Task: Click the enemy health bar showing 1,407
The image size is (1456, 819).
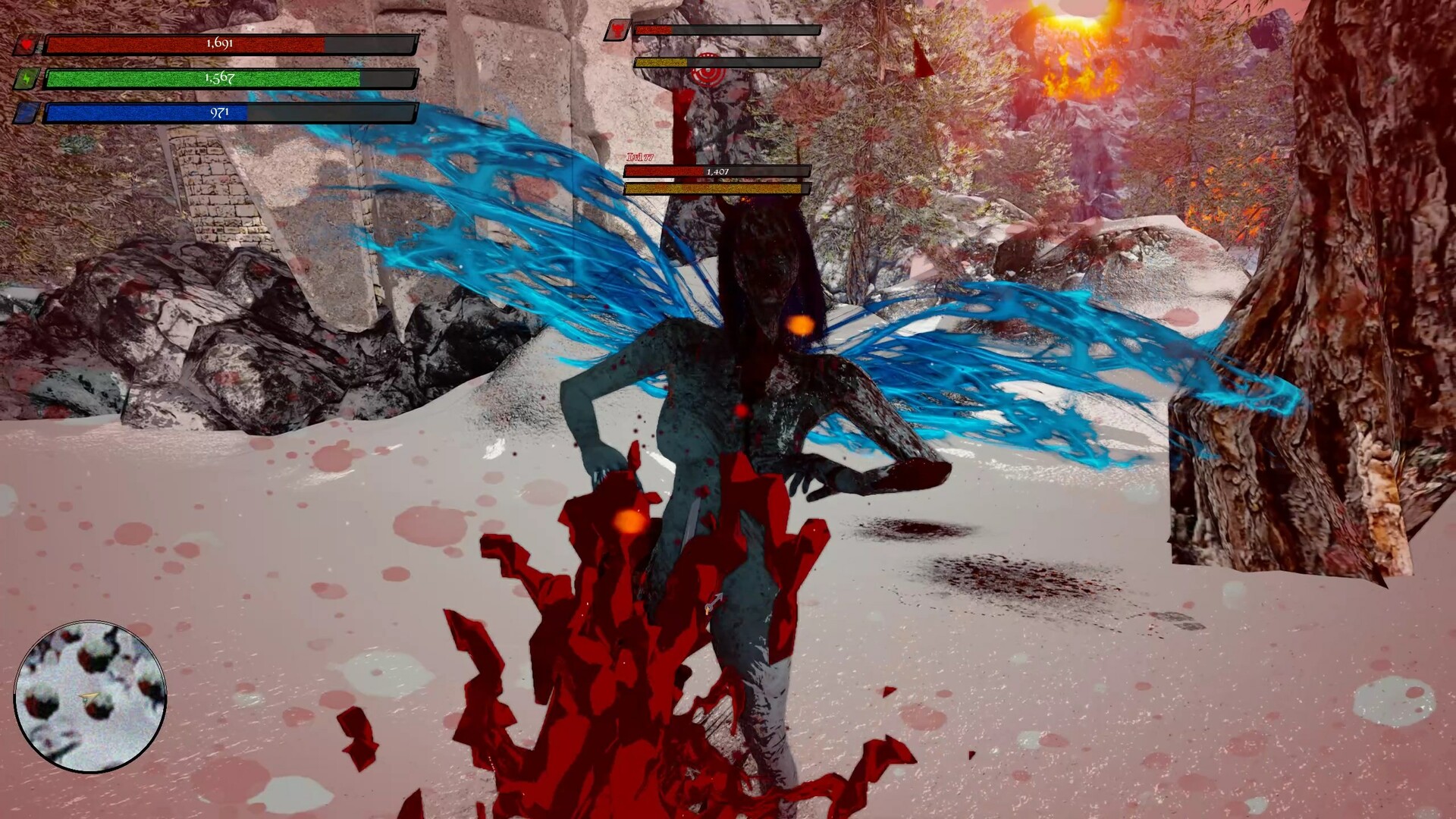Action: (x=717, y=171)
